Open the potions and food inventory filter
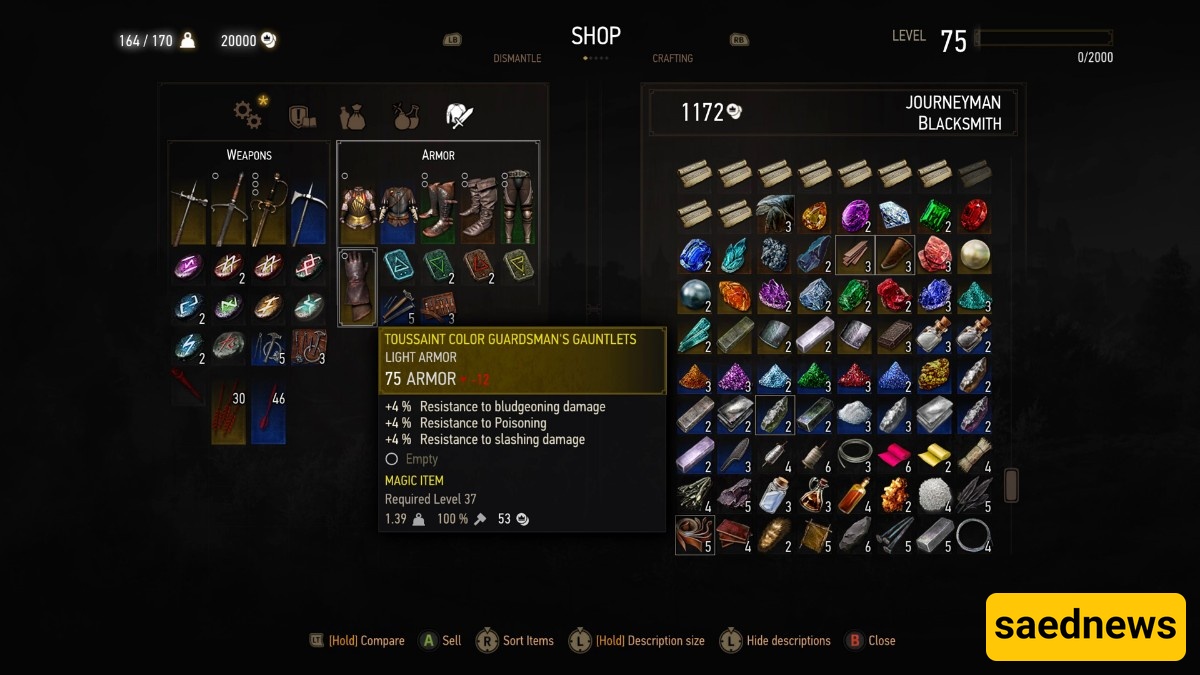Viewport: 1200px width, 675px height. point(405,116)
